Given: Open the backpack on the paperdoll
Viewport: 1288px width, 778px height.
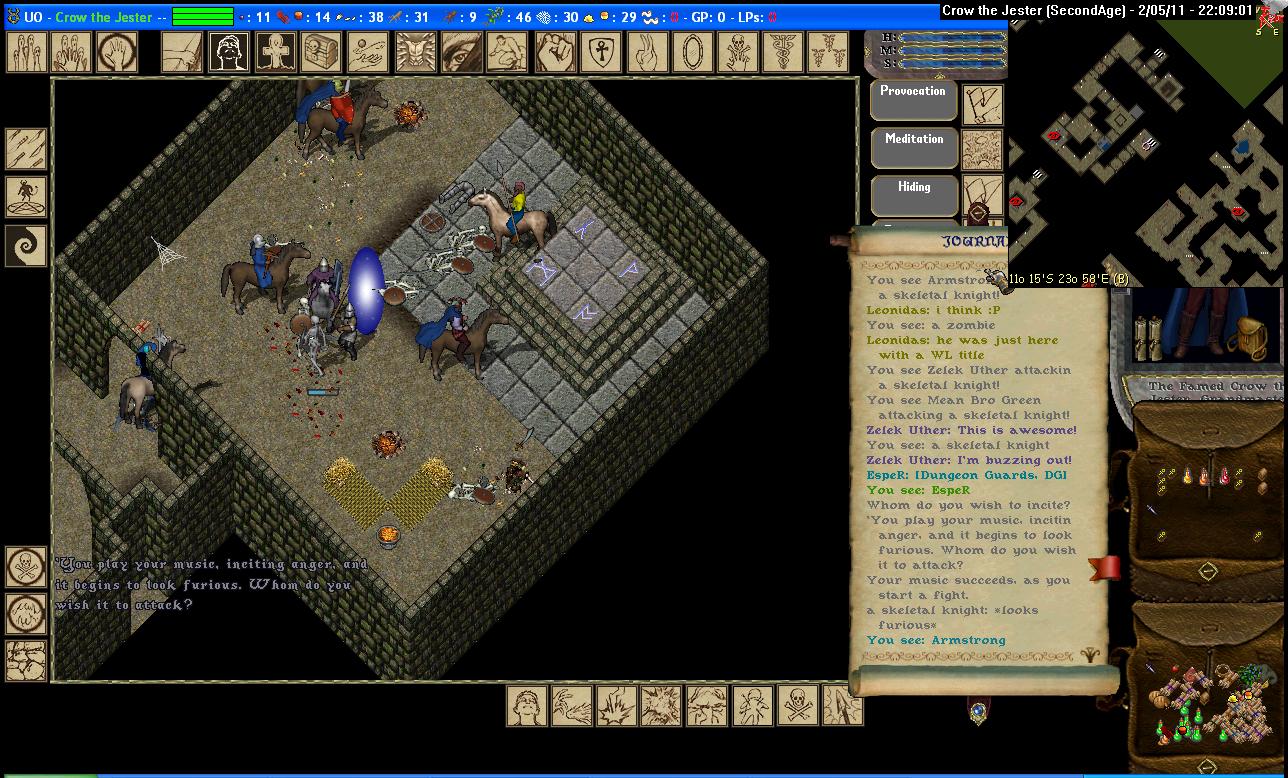Looking at the screenshot, I should pos(1247,337).
